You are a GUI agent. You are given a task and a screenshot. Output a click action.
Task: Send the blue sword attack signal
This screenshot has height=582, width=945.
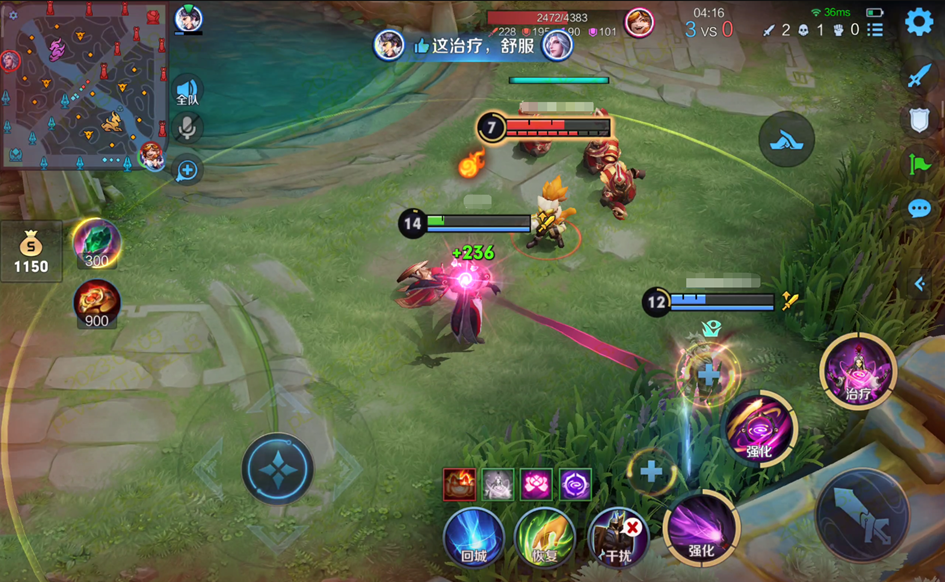click(919, 76)
